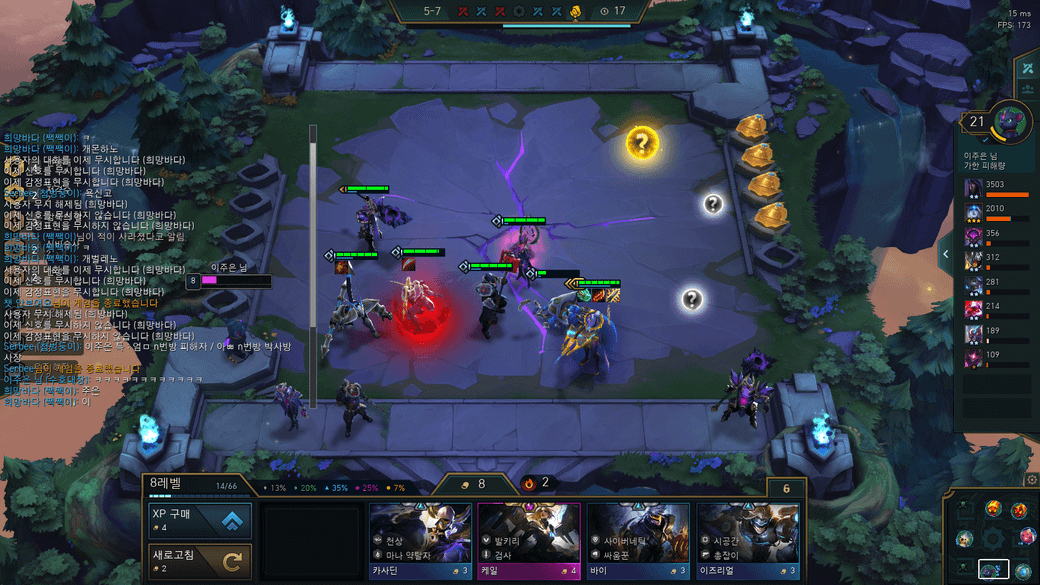Click the gold question mark orb
1040x585 pixels.
pos(642,143)
